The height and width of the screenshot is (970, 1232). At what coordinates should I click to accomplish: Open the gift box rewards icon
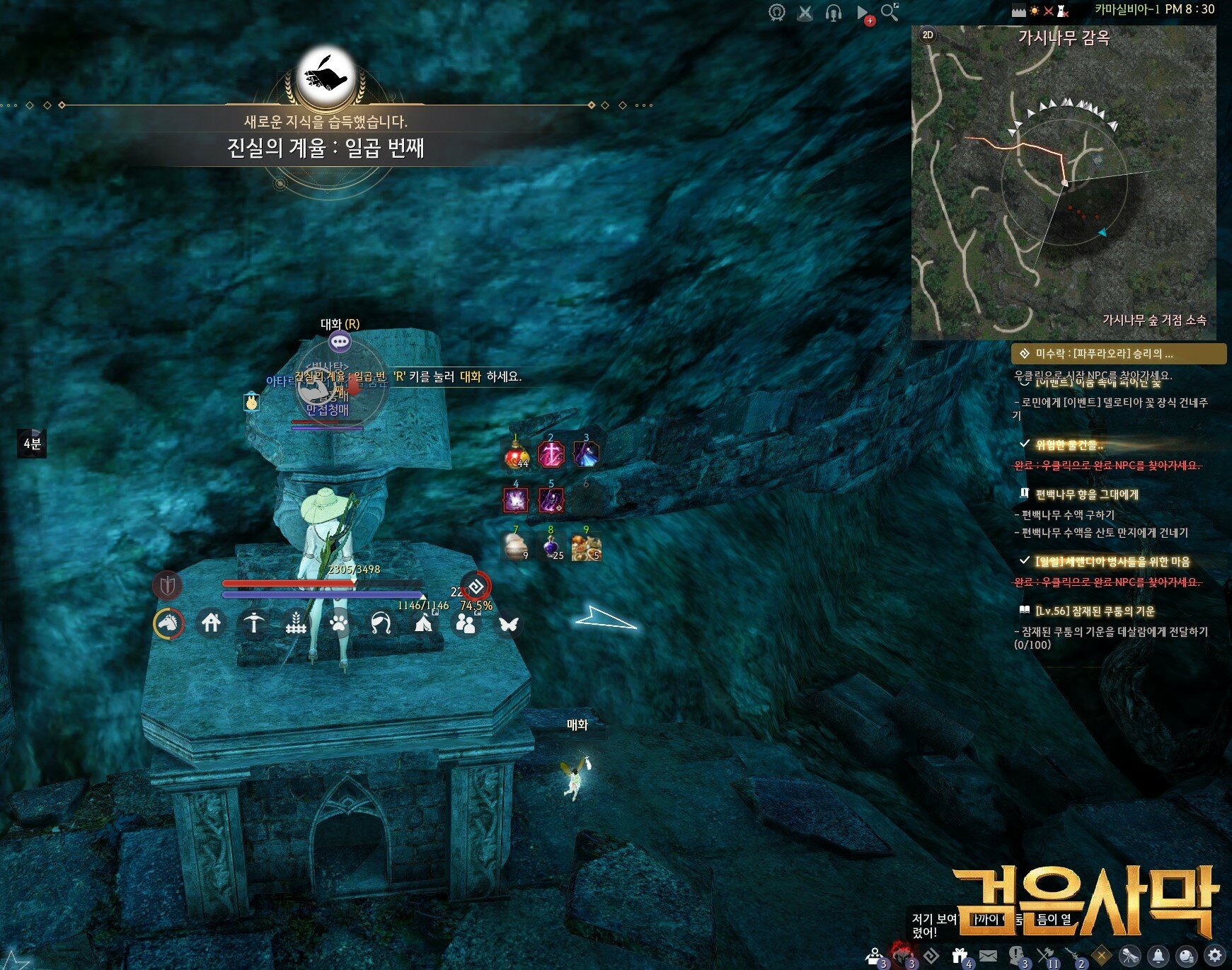960,956
